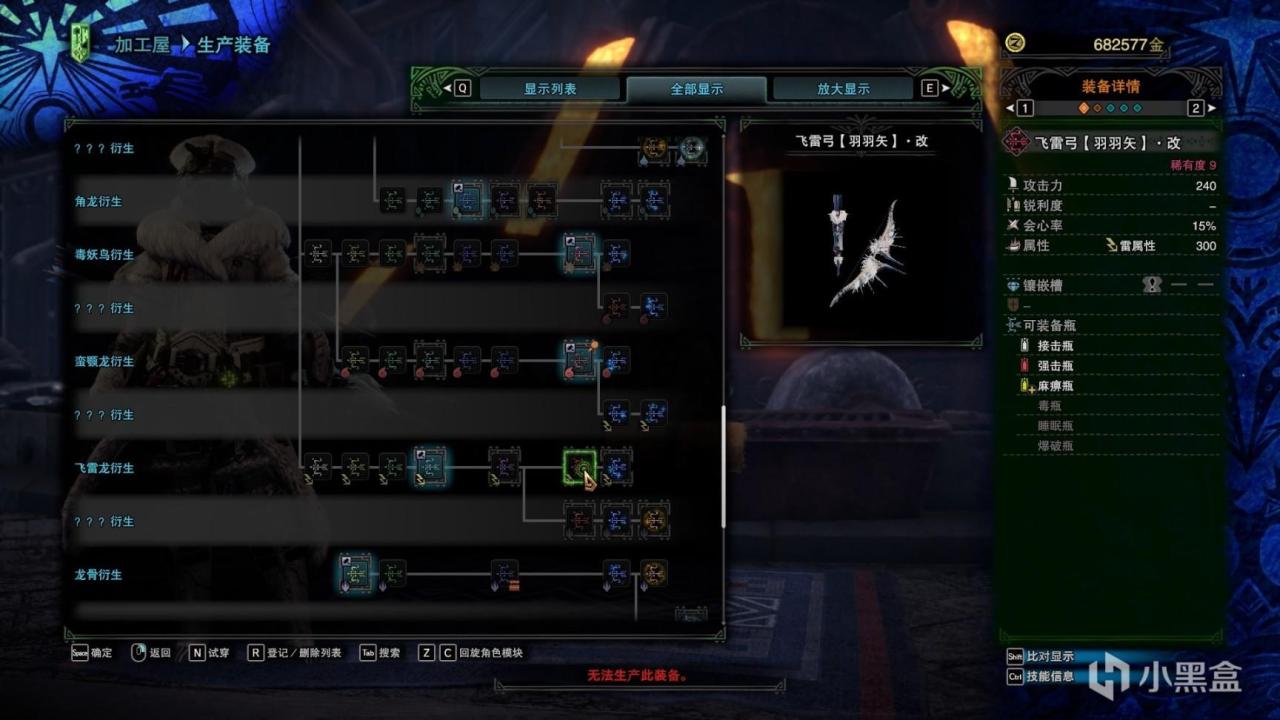Open the 放大显示 view tab
1280x720 pixels.
click(843, 89)
